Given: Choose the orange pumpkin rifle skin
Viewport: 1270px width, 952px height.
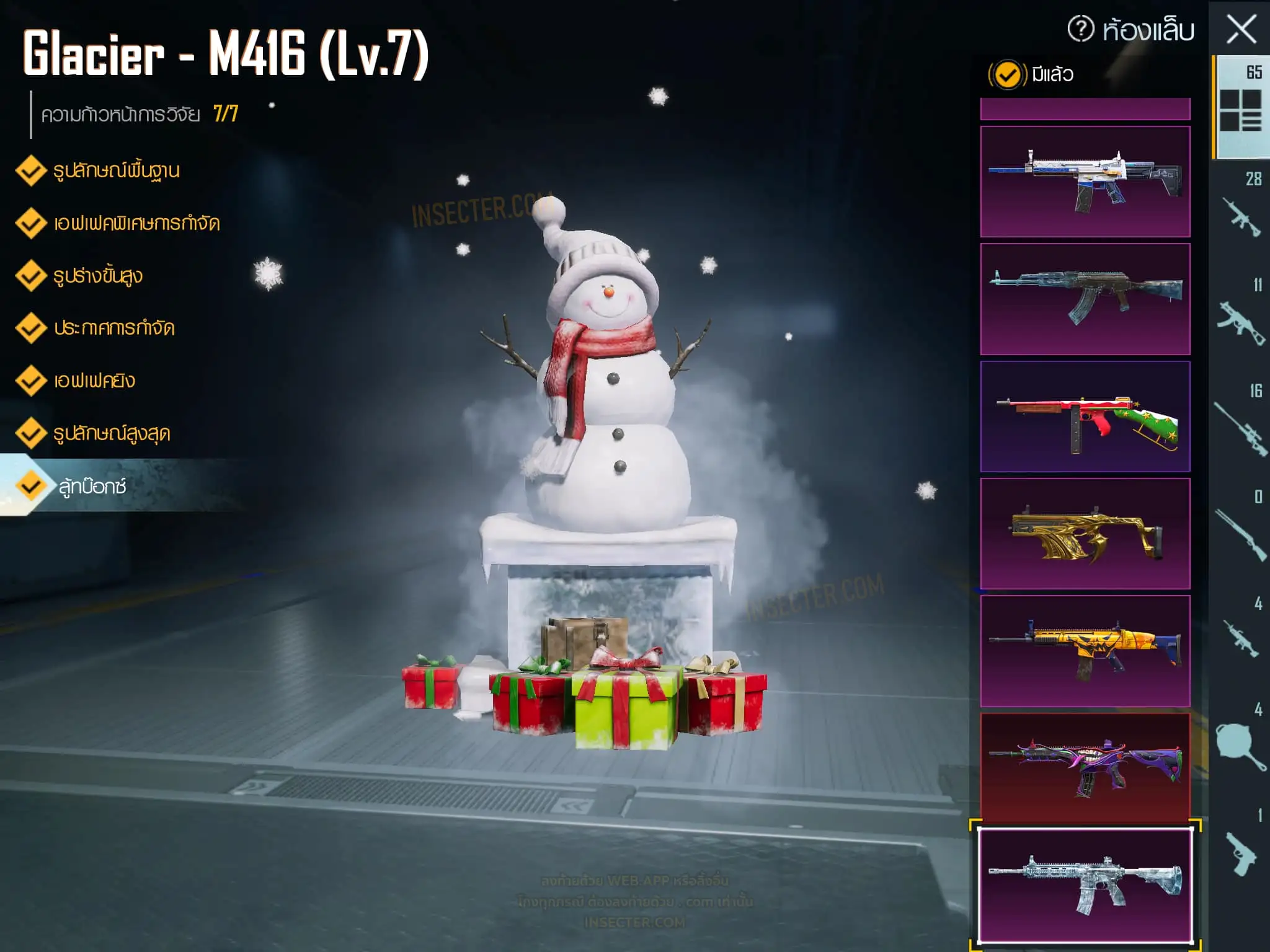Looking at the screenshot, I should 1085,651.
